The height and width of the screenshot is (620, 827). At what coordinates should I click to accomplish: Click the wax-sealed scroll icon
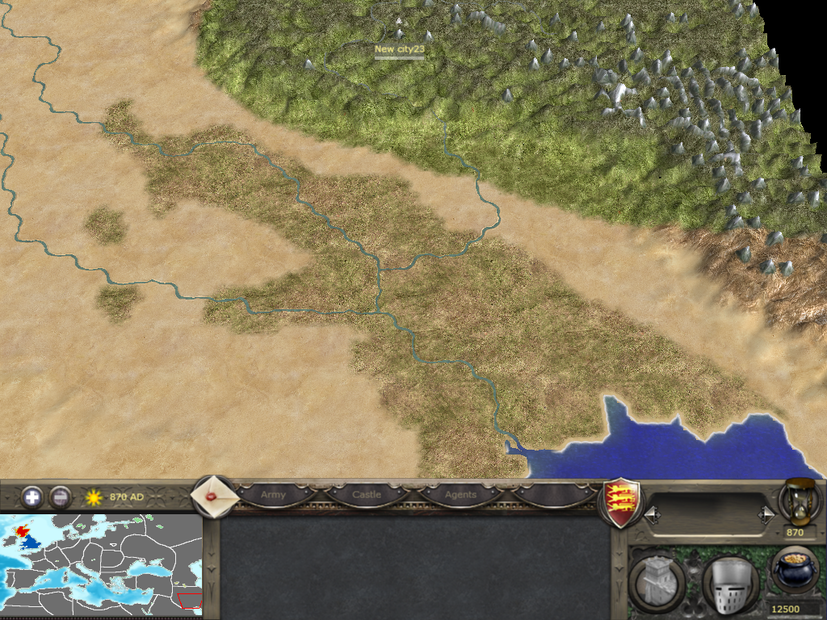click(212, 496)
